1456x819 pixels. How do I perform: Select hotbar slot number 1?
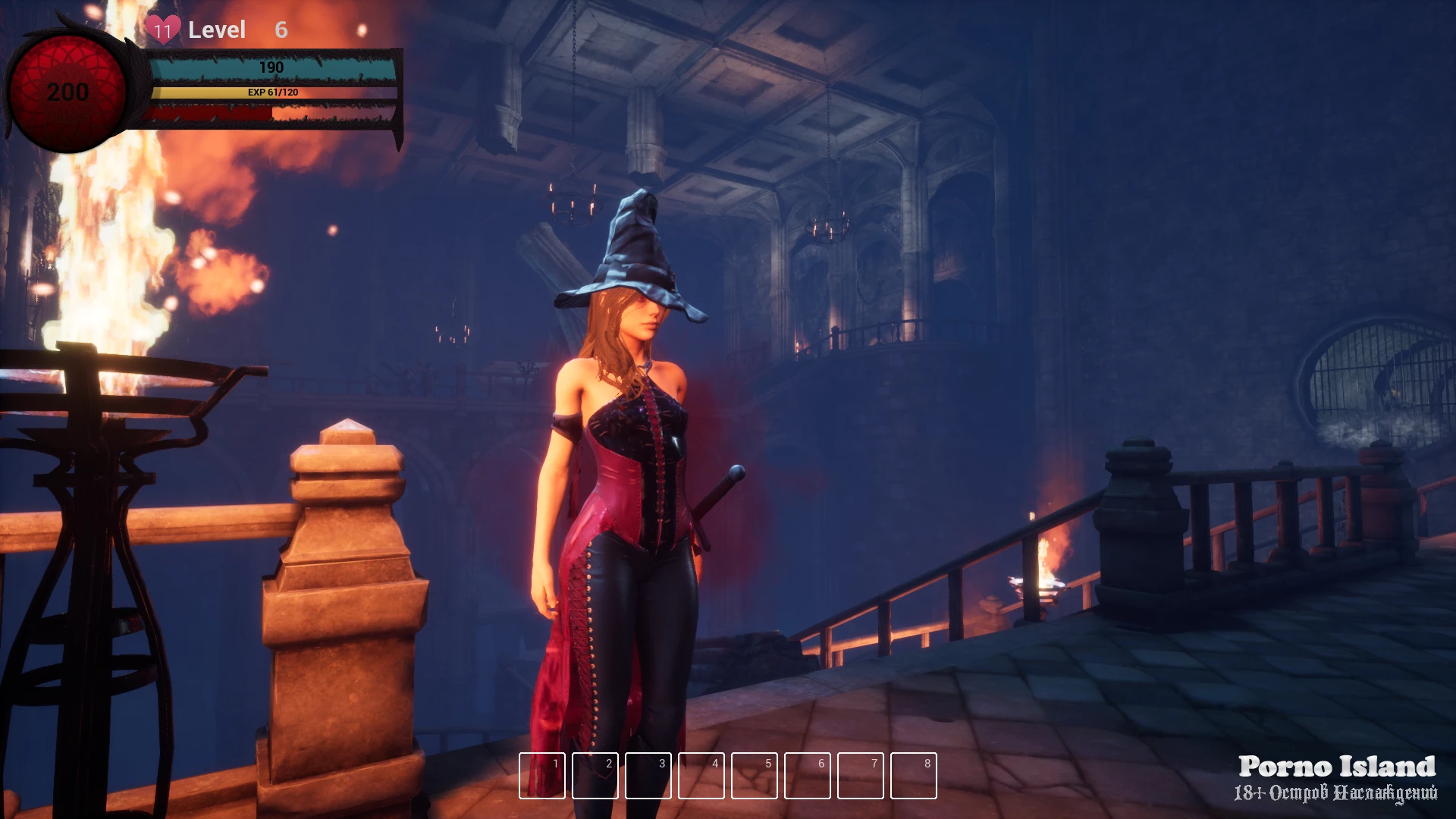542,776
